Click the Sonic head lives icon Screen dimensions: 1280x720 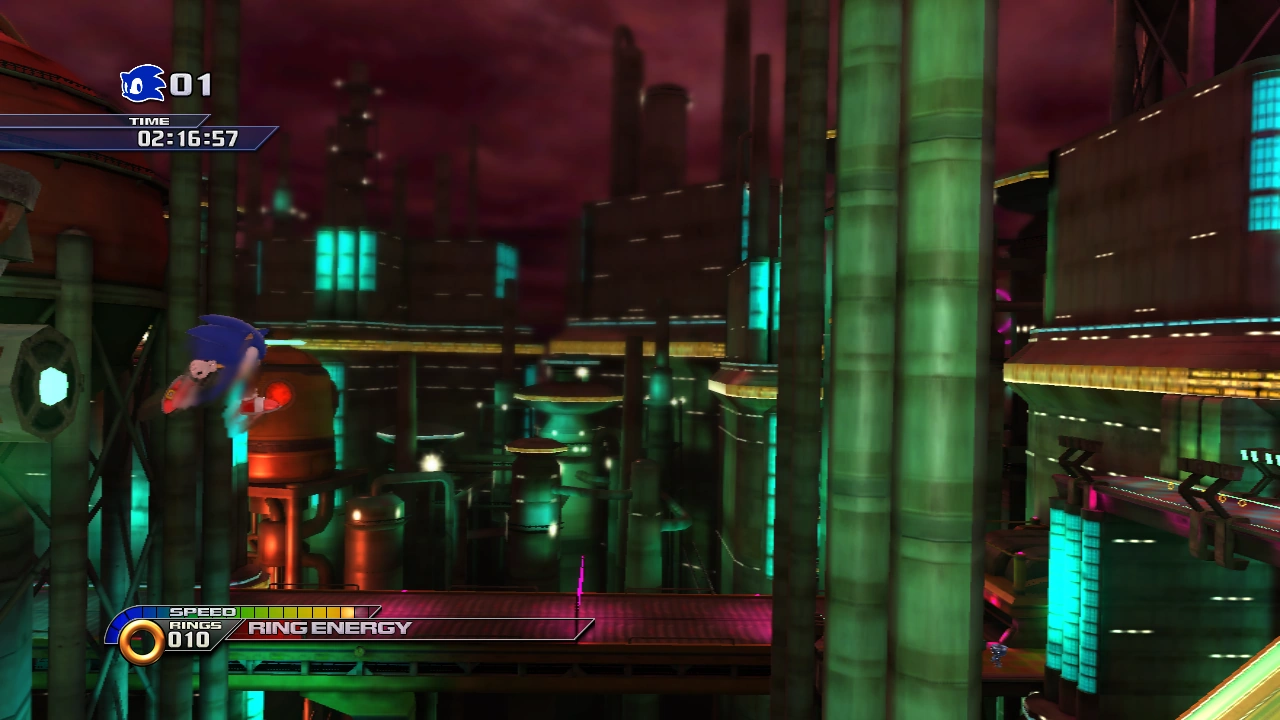click(x=142, y=84)
